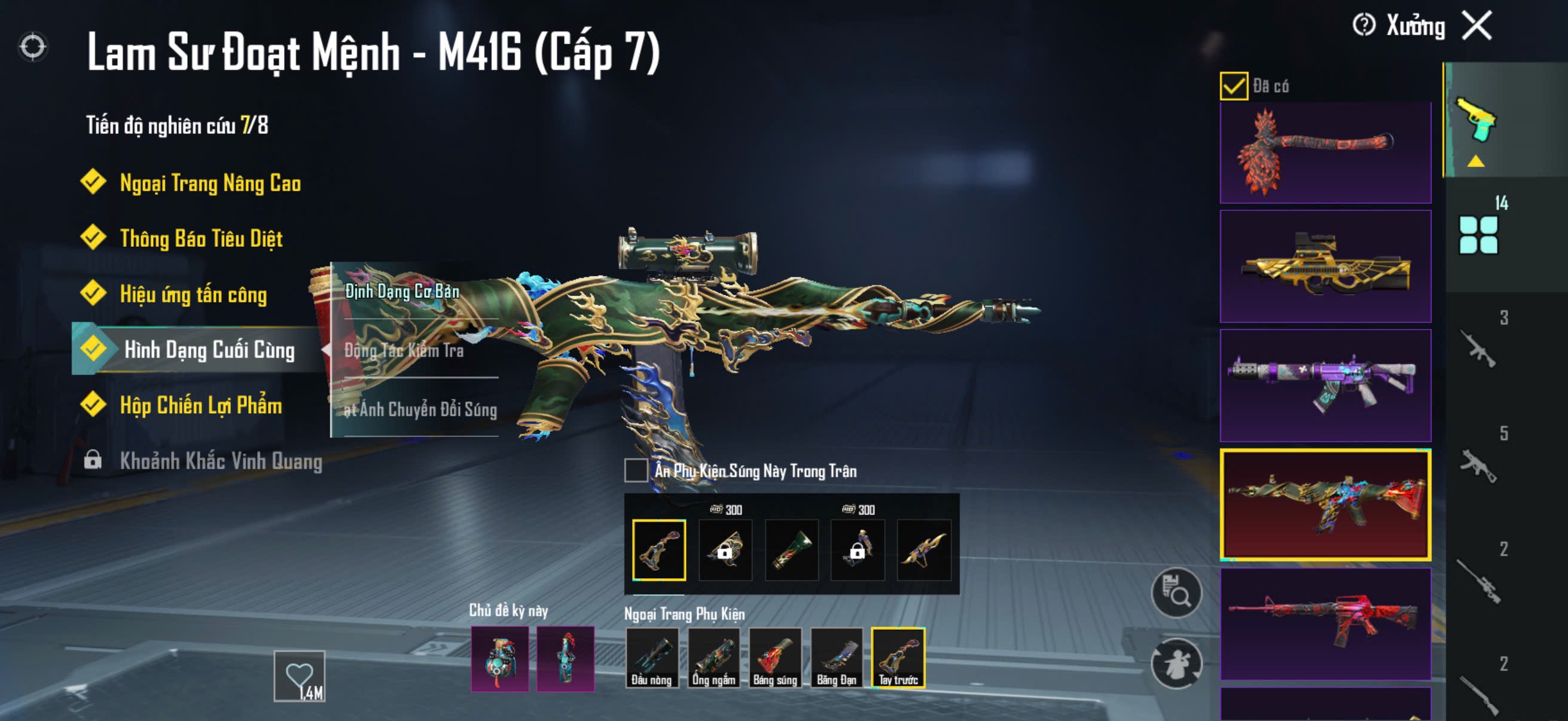Like the skin with heart button
Viewport: 1568px width, 721px height.
tap(300, 676)
